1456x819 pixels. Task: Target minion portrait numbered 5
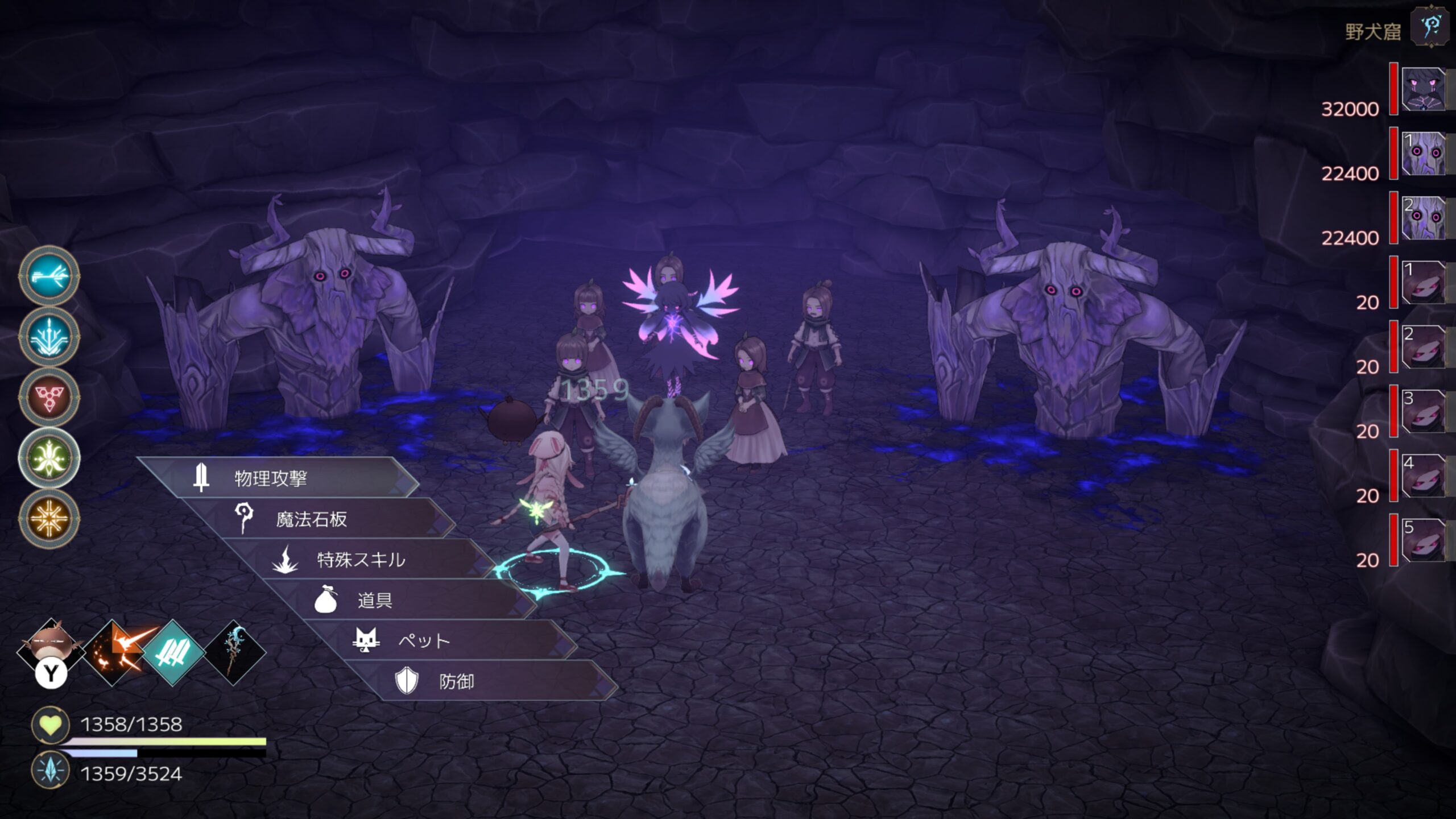tap(1423, 540)
